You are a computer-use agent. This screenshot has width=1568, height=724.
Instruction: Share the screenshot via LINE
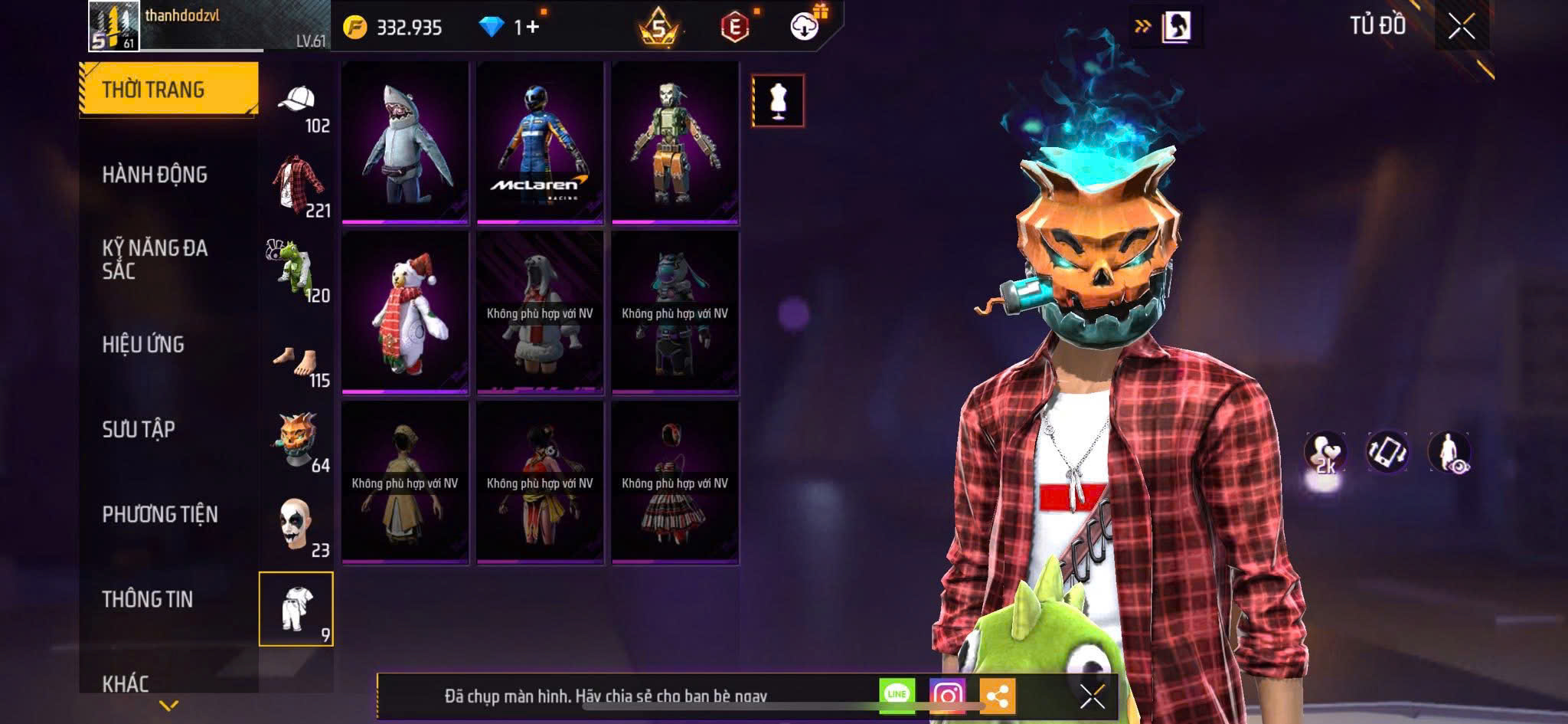pyautogui.click(x=897, y=696)
